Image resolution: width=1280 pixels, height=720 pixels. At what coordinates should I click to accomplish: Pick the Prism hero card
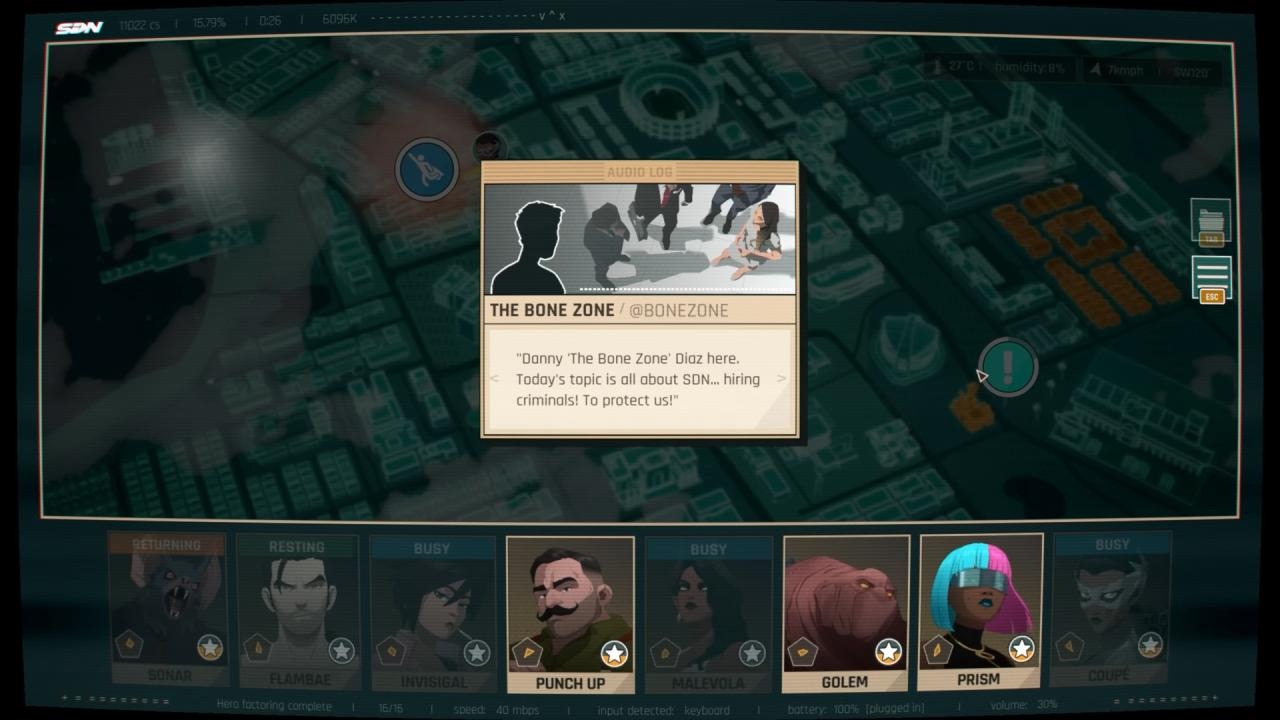[980, 612]
